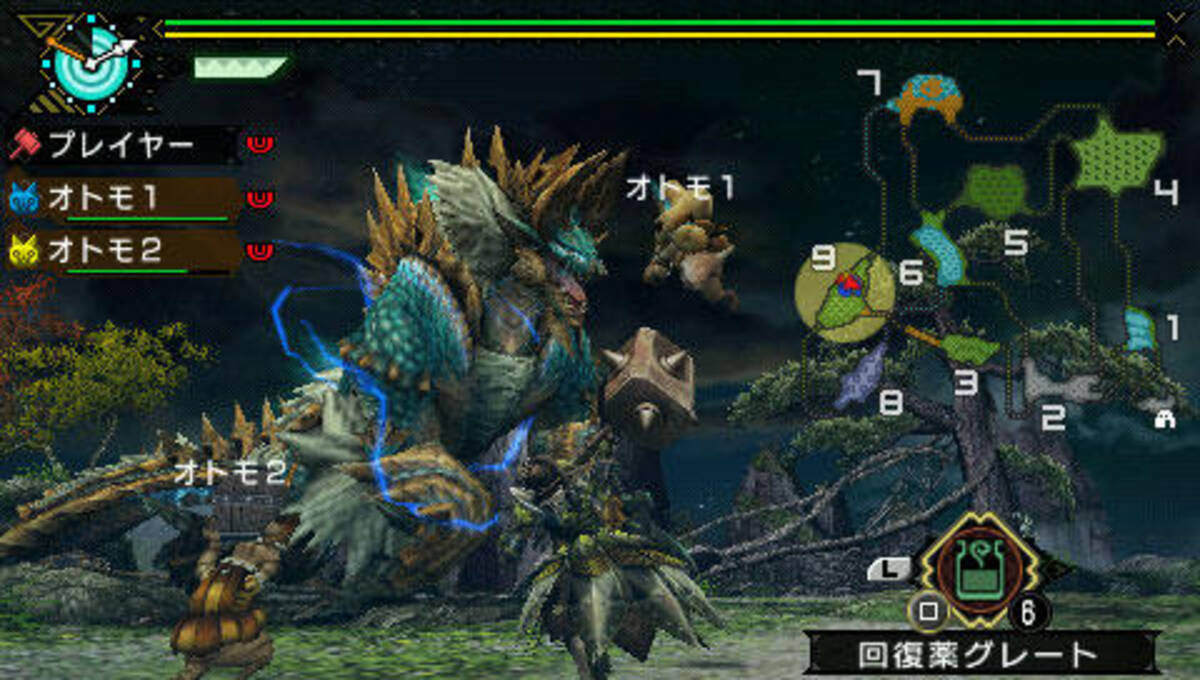Select the green area 3 on minimap

tap(968, 349)
